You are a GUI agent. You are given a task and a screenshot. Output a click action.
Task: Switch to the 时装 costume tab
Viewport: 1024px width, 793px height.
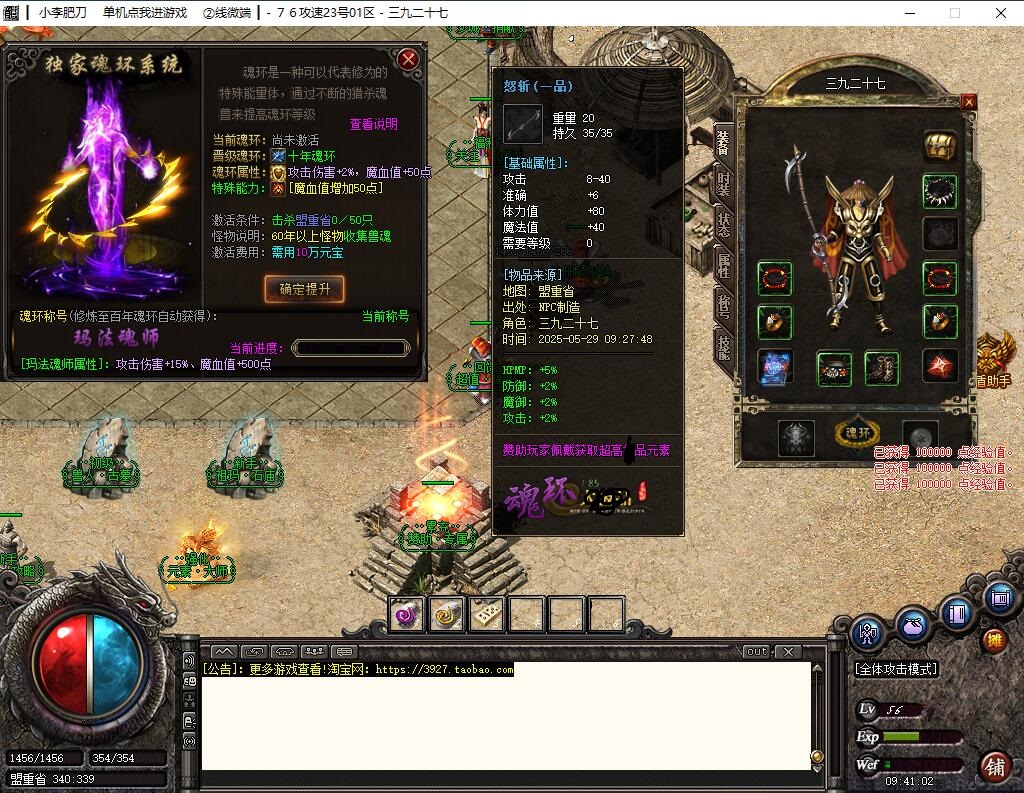click(x=723, y=185)
